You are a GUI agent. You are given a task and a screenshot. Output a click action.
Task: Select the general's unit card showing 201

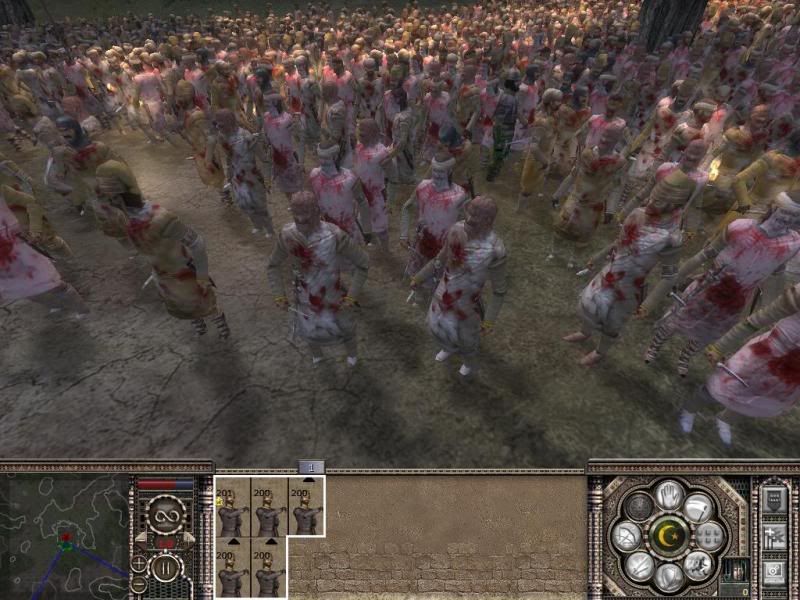(234, 506)
